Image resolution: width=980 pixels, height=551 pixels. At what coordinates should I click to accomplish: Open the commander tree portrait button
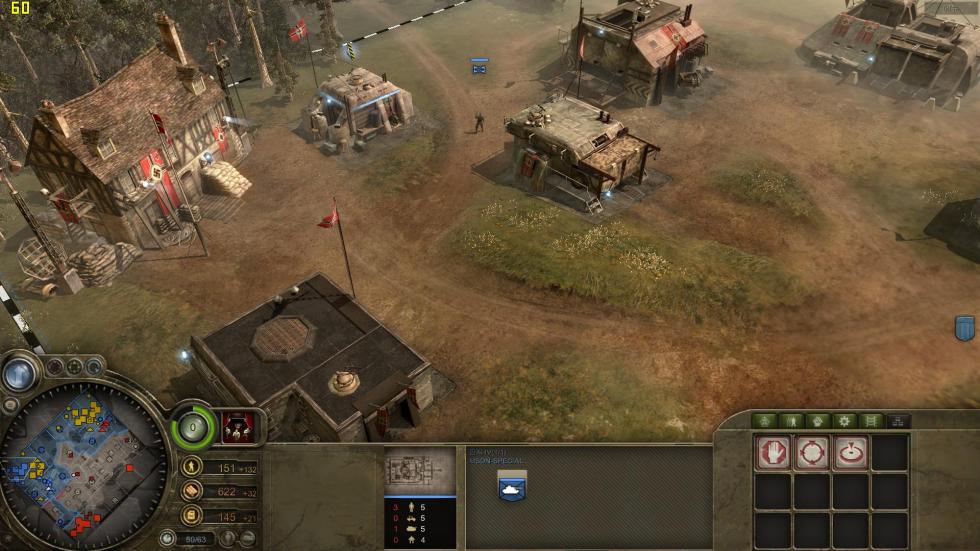pos(237,426)
